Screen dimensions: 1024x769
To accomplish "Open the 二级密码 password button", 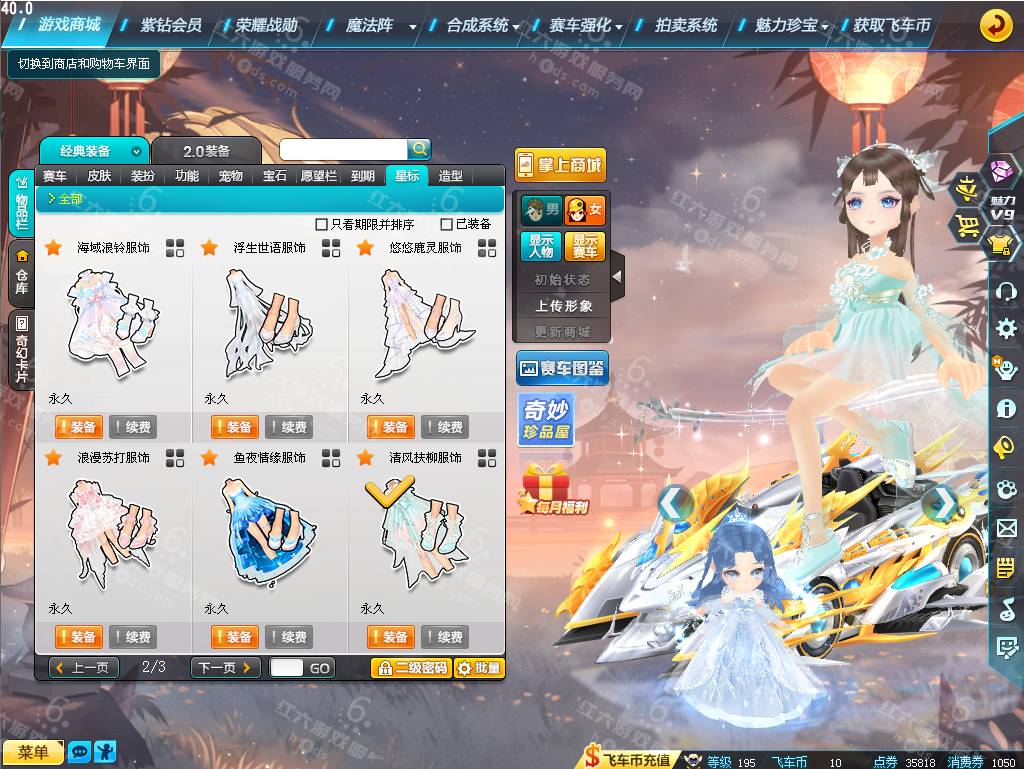I will pyautogui.click(x=410, y=667).
